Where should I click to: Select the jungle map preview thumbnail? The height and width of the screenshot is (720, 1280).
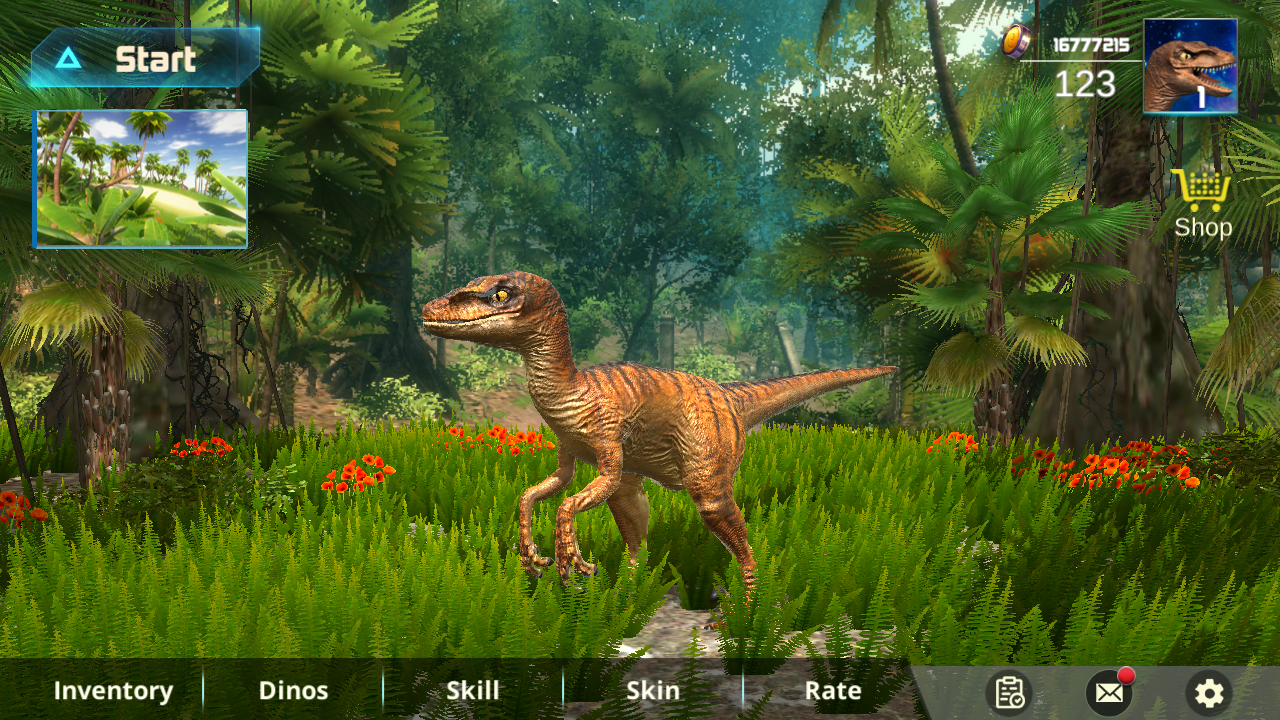tap(141, 178)
